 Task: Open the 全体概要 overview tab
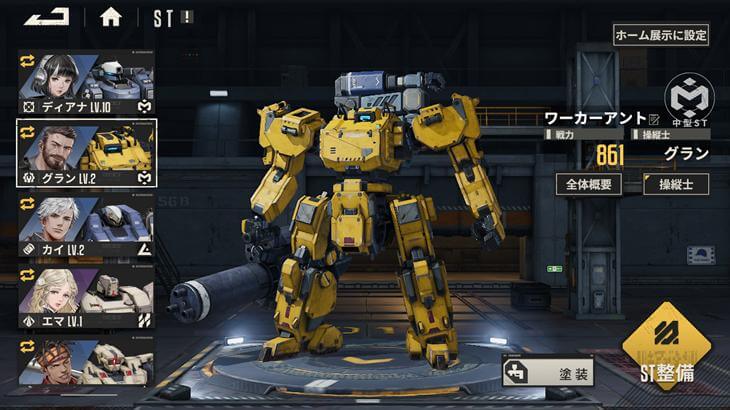click(x=591, y=184)
